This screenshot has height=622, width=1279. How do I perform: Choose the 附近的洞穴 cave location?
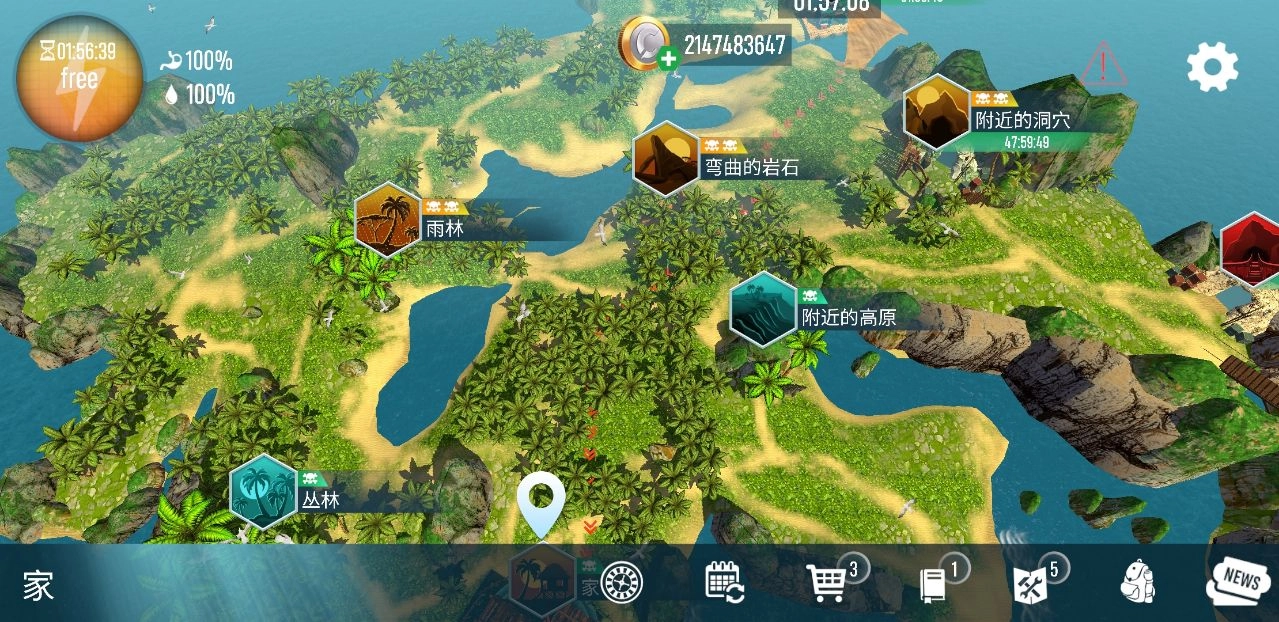[x=937, y=112]
